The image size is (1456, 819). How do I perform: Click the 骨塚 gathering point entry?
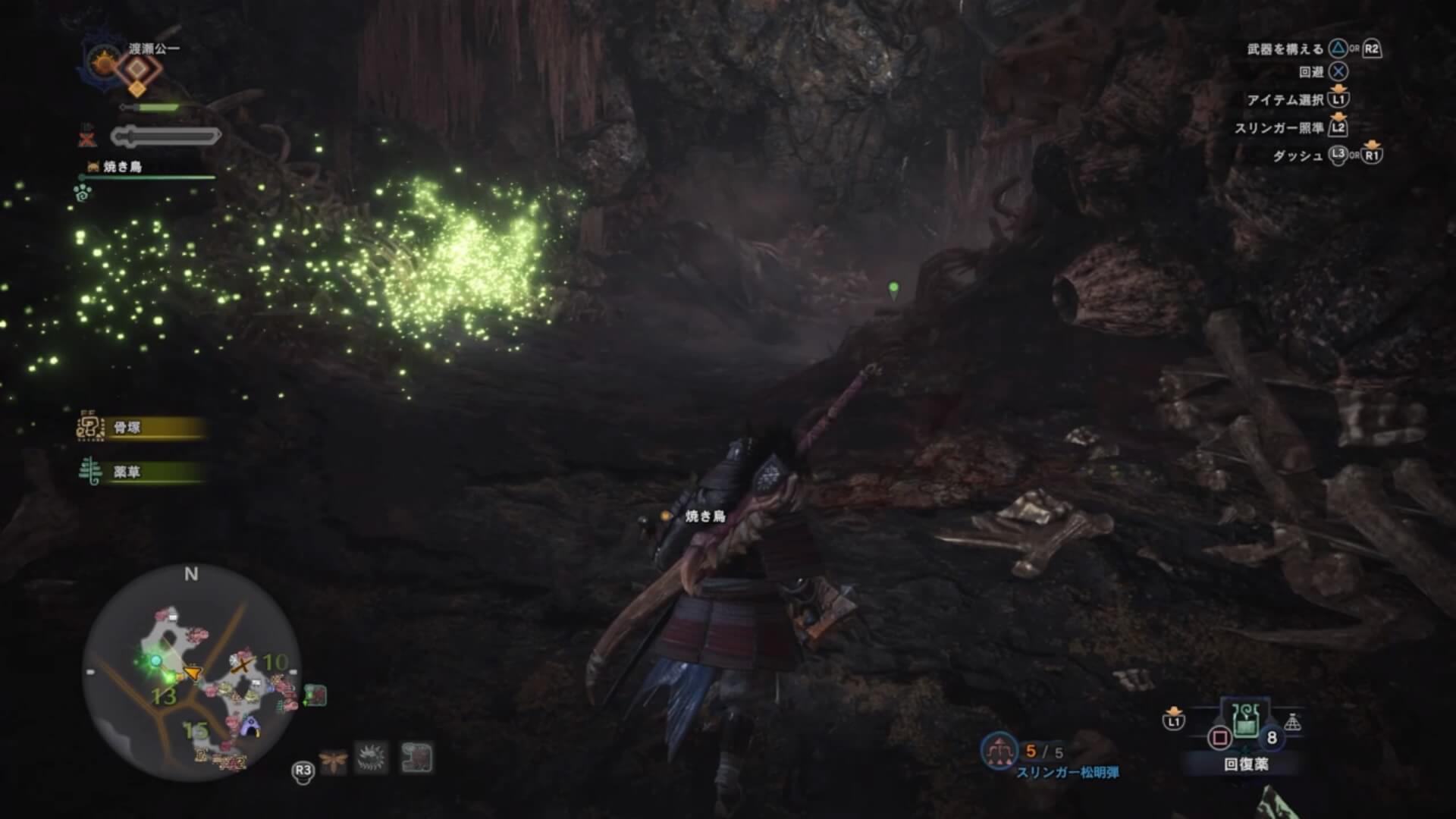point(141,428)
